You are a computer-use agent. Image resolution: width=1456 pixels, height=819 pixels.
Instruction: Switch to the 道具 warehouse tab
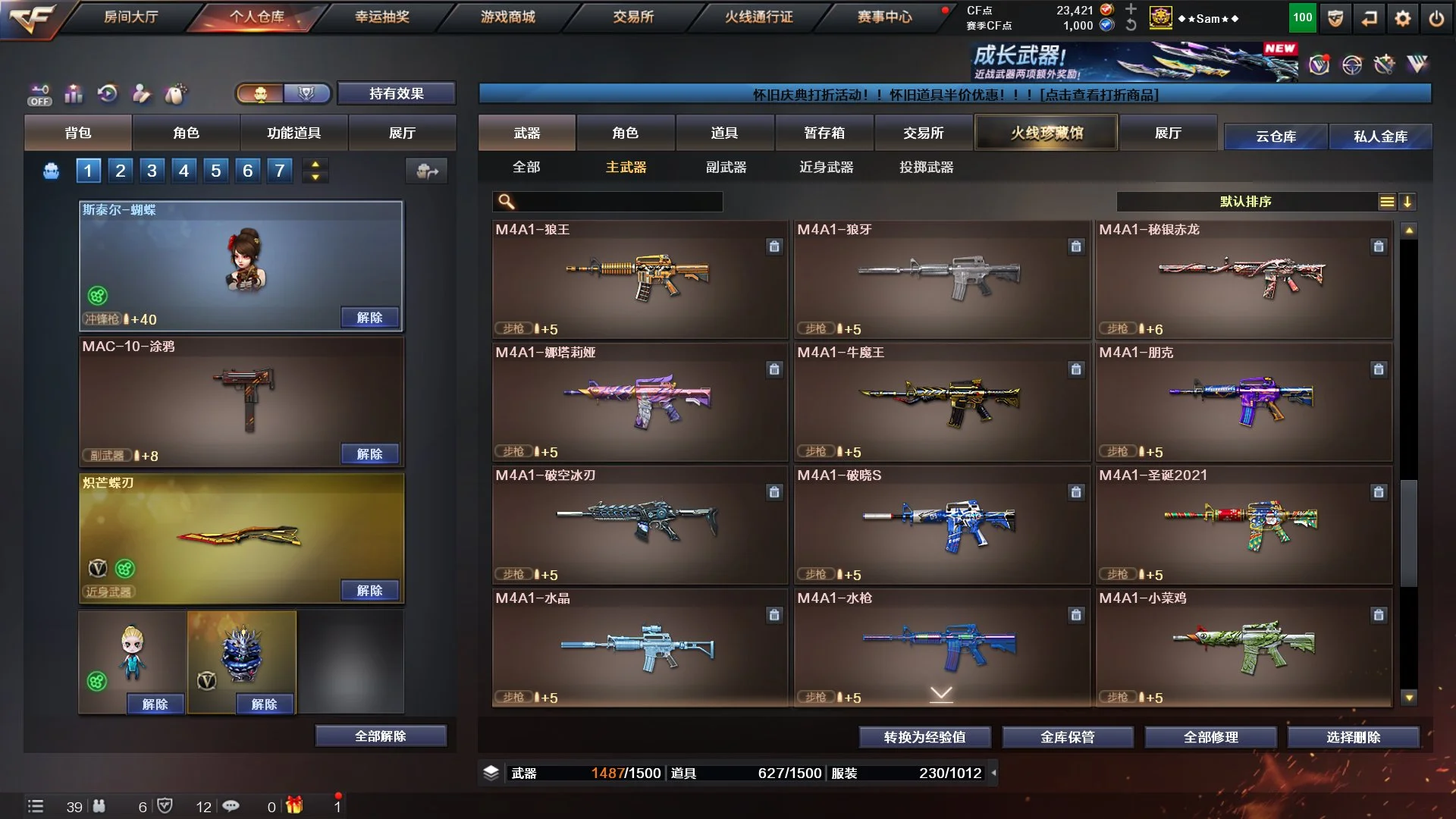(724, 133)
